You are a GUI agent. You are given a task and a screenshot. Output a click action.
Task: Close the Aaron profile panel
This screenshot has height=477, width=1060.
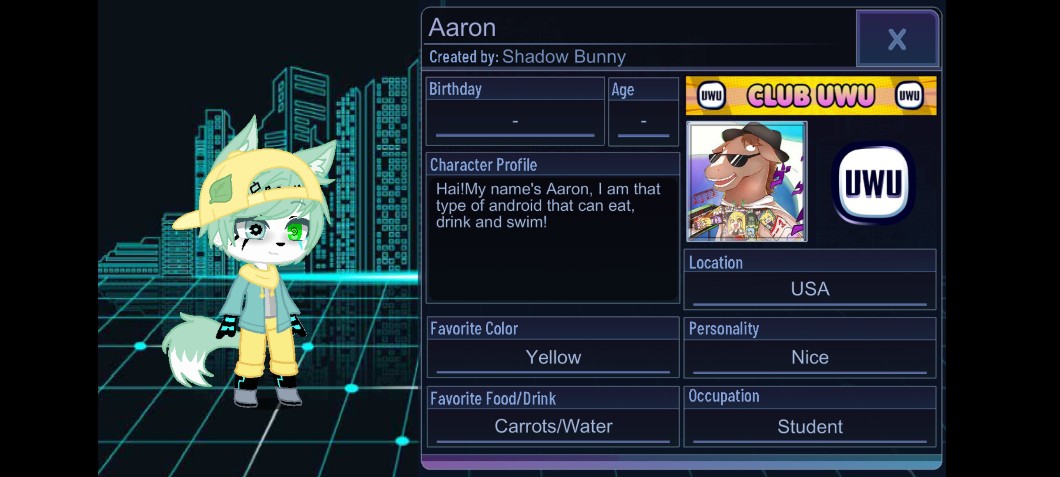897,39
